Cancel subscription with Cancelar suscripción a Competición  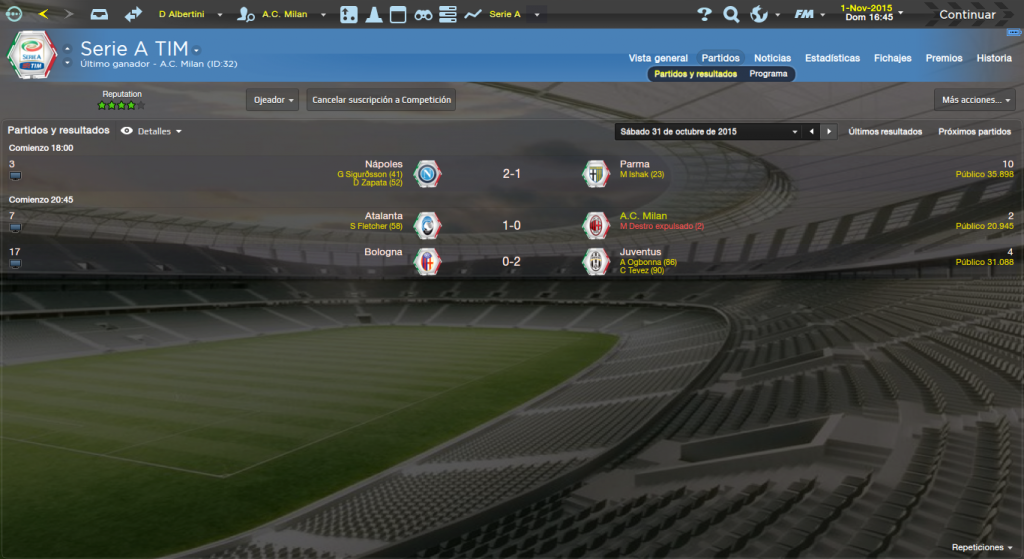tap(381, 100)
